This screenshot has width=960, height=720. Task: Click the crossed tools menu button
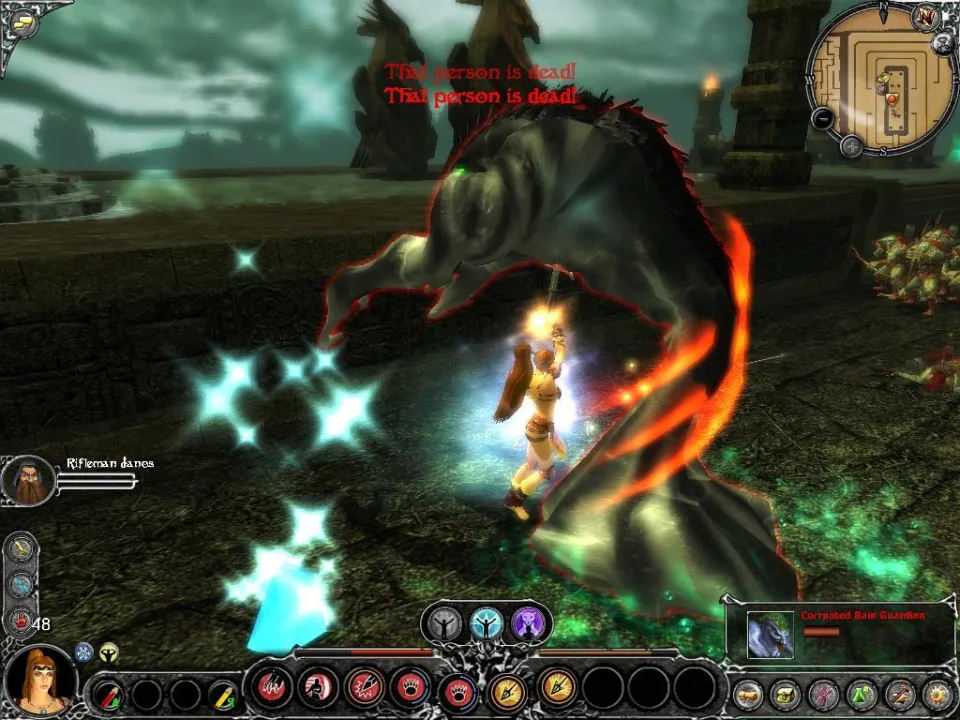coord(899,693)
